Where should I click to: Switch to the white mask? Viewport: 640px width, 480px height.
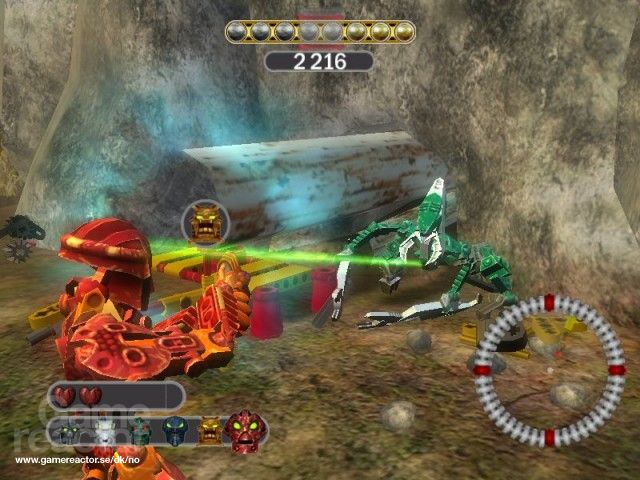click(x=106, y=431)
